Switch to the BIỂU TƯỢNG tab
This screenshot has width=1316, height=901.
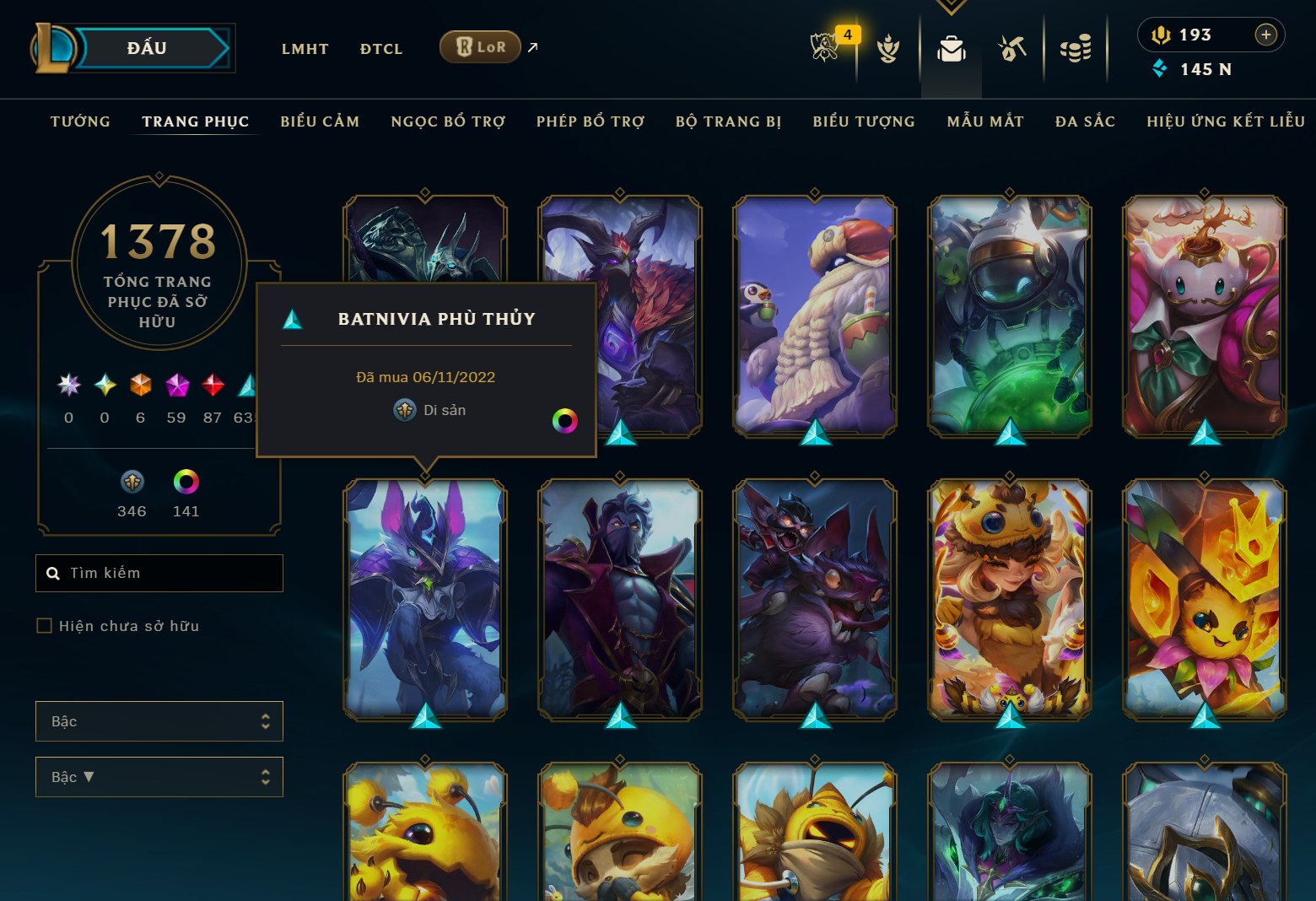[x=864, y=121]
